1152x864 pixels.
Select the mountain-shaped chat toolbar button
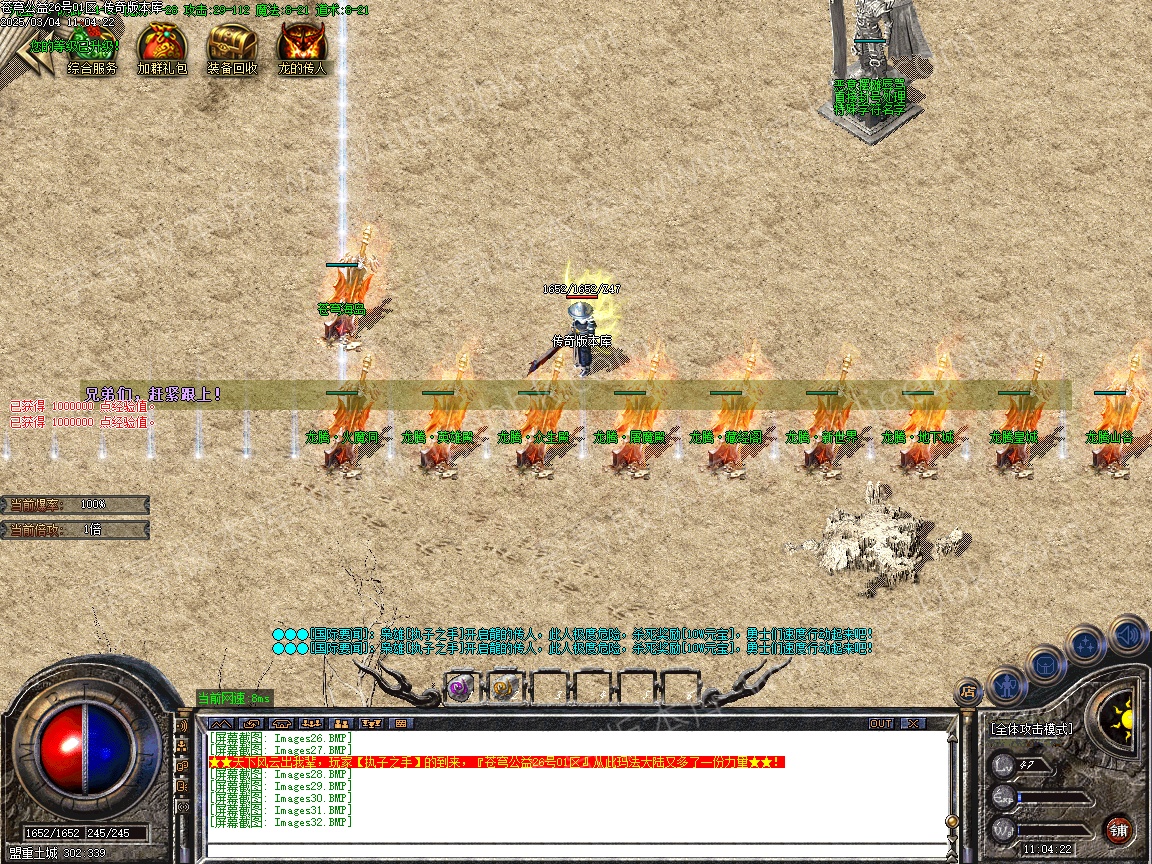point(221,723)
